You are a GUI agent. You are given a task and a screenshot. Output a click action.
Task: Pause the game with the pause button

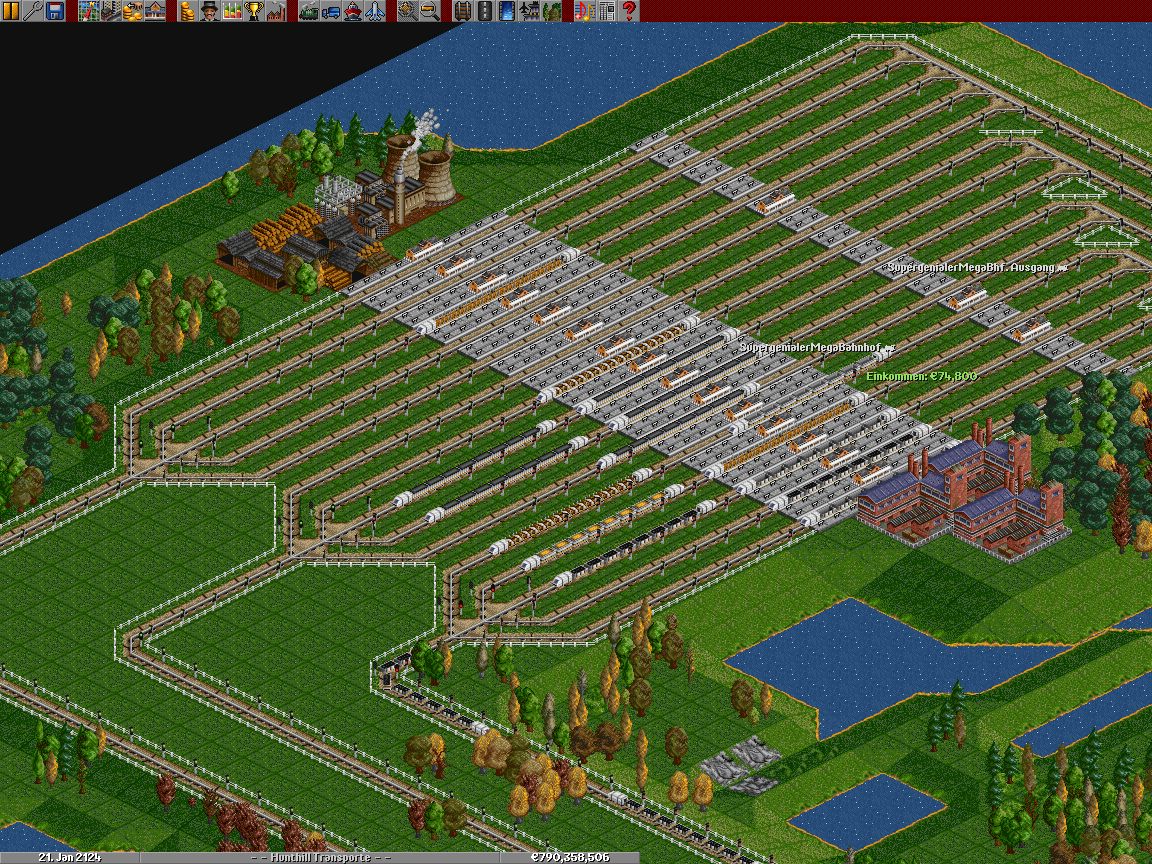(x=11, y=11)
